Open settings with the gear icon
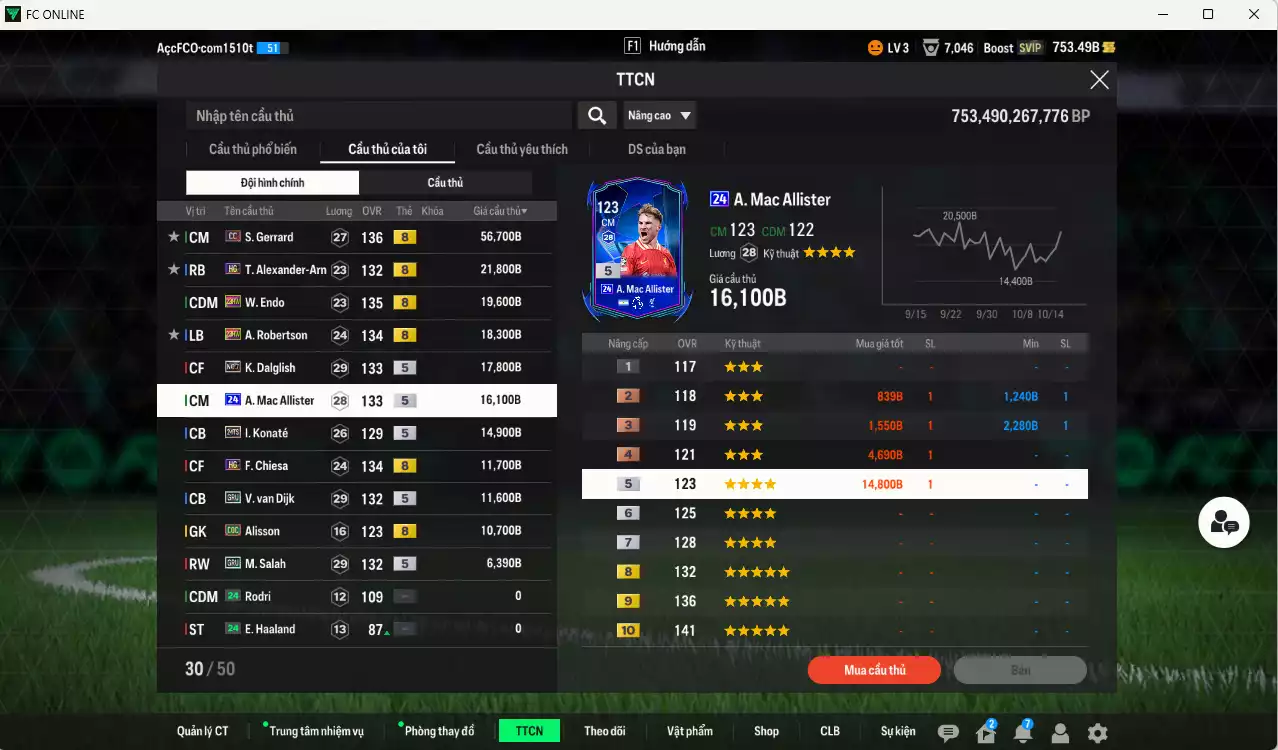 coord(1097,733)
